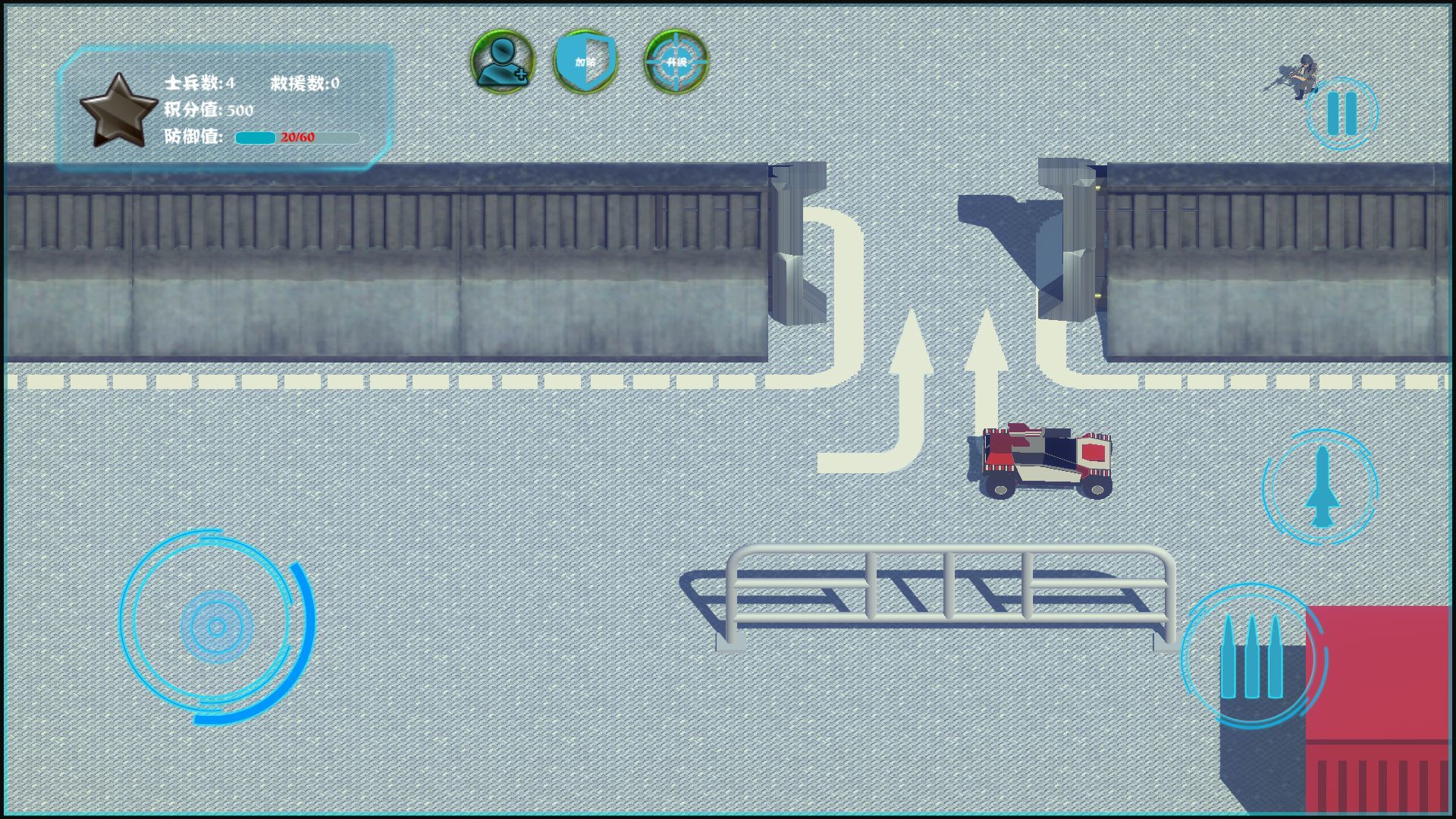Pause the game
1456x819 pixels.
point(1341,114)
